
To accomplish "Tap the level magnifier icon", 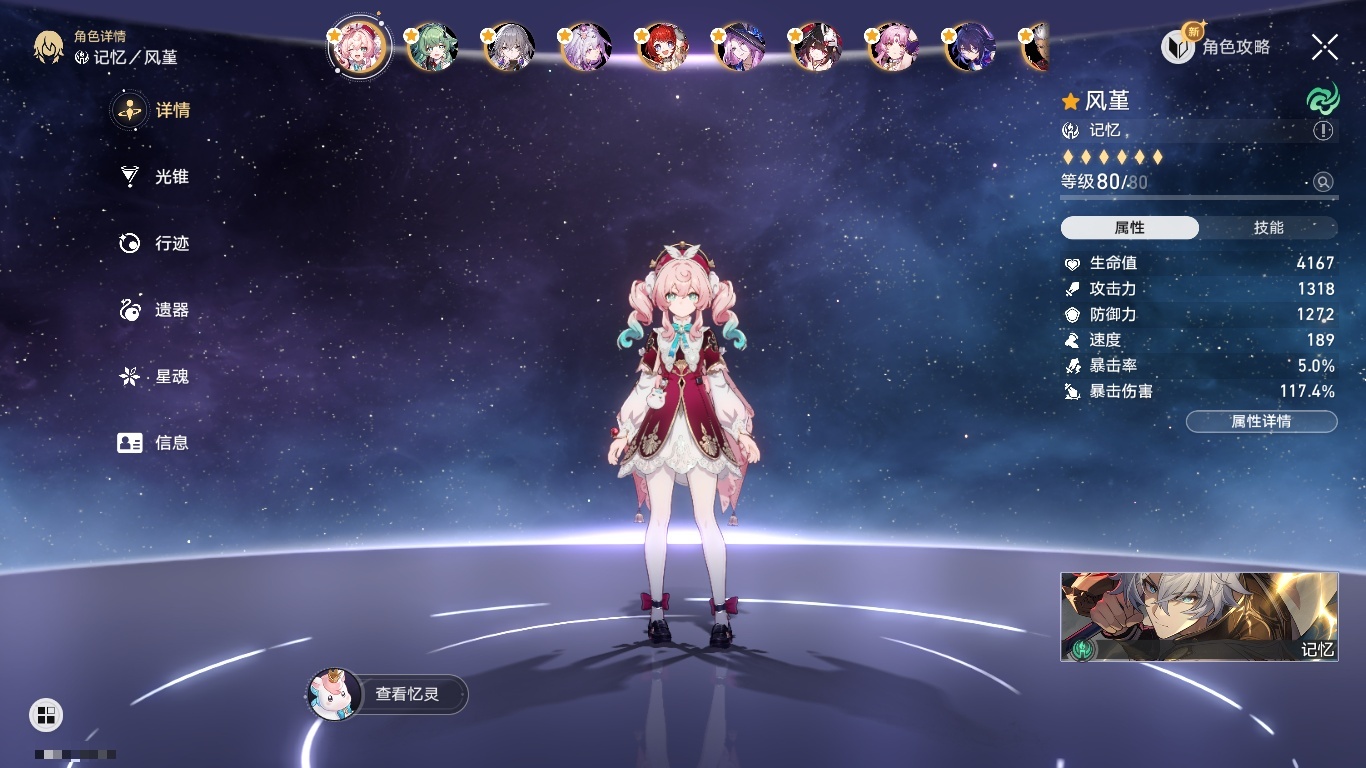I will (1323, 182).
